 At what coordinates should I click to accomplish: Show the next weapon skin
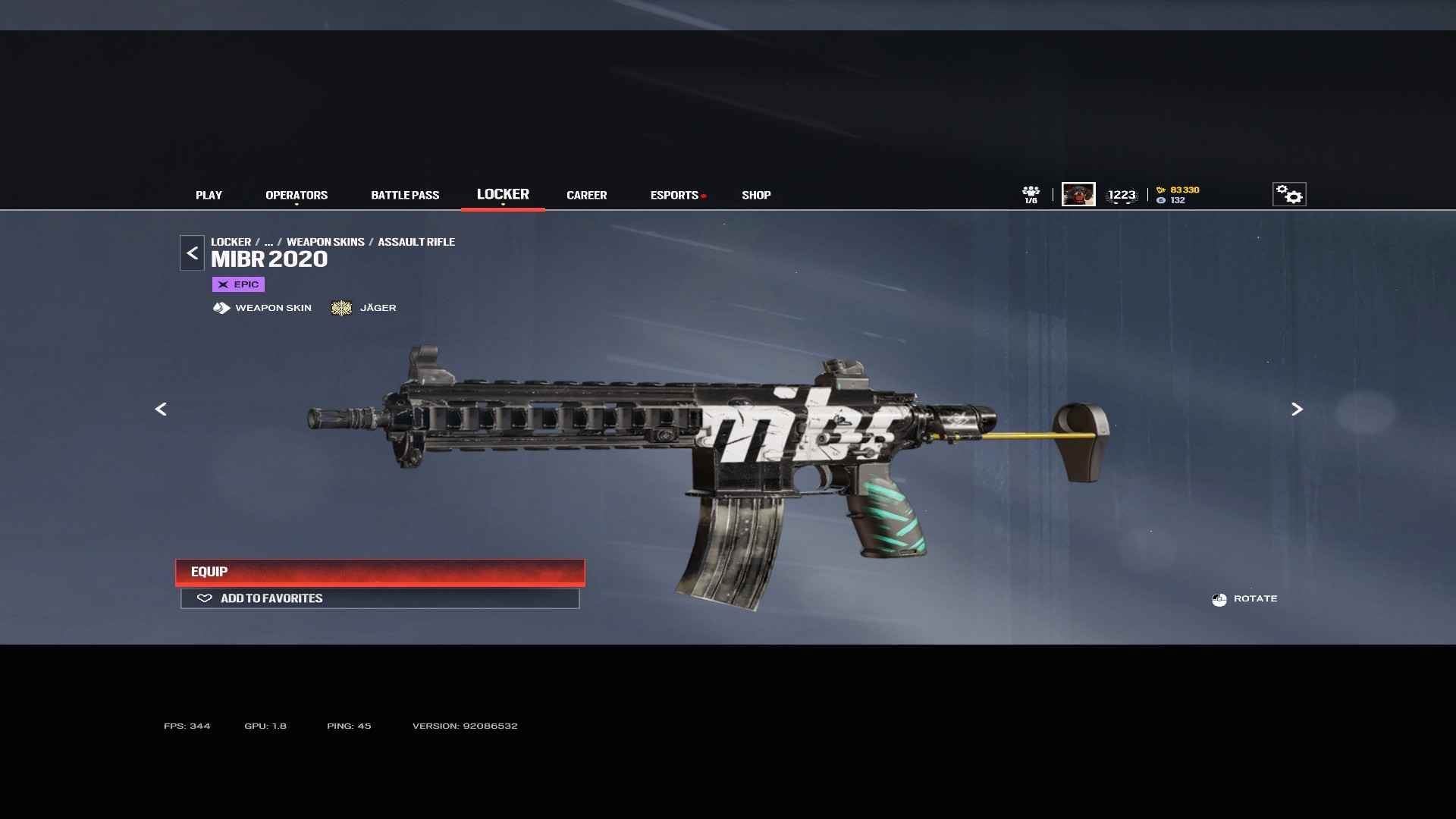coord(1297,409)
